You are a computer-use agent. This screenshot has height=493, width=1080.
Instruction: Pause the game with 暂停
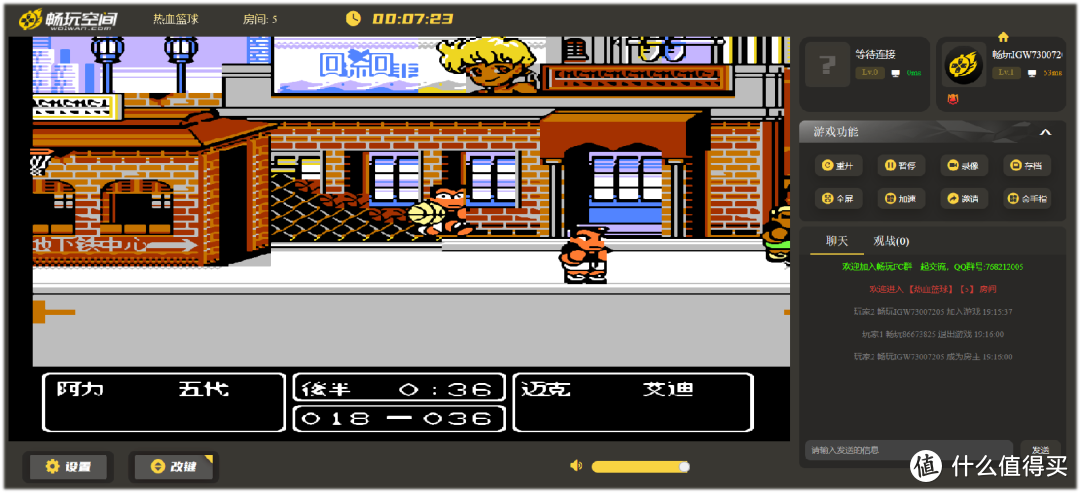click(x=899, y=166)
